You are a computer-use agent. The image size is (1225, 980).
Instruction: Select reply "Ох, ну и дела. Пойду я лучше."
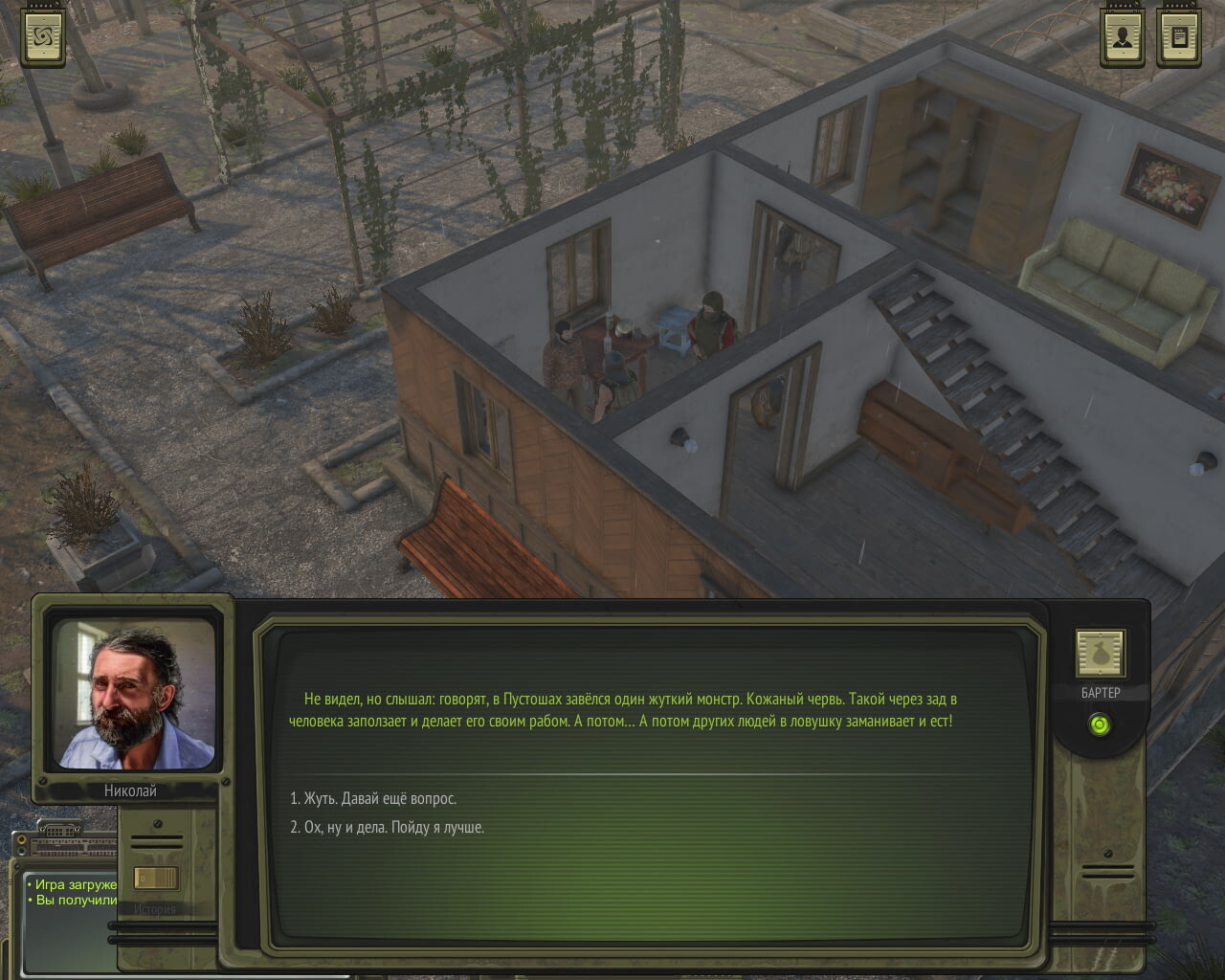[388, 827]
